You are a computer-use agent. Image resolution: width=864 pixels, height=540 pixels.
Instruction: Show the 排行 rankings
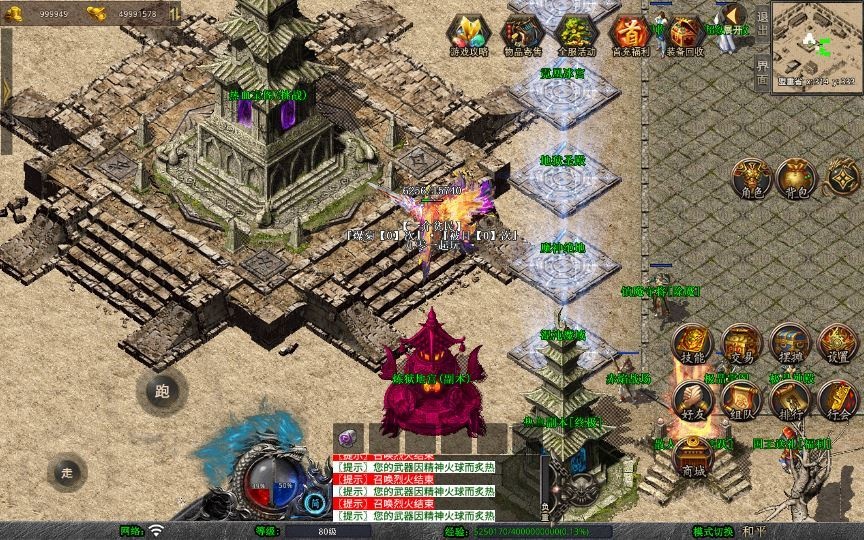(790, 400)
